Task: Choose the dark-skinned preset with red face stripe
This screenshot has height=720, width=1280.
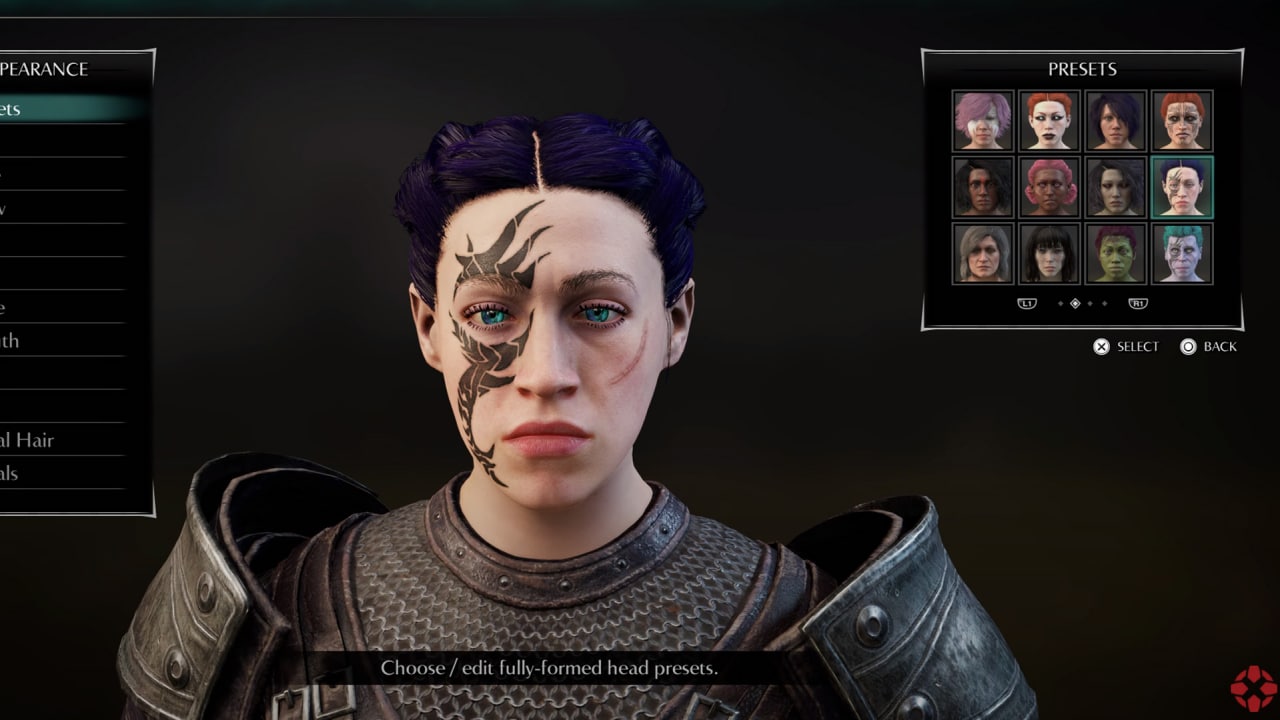Action: pyautogui.click(x=983, y=187)
